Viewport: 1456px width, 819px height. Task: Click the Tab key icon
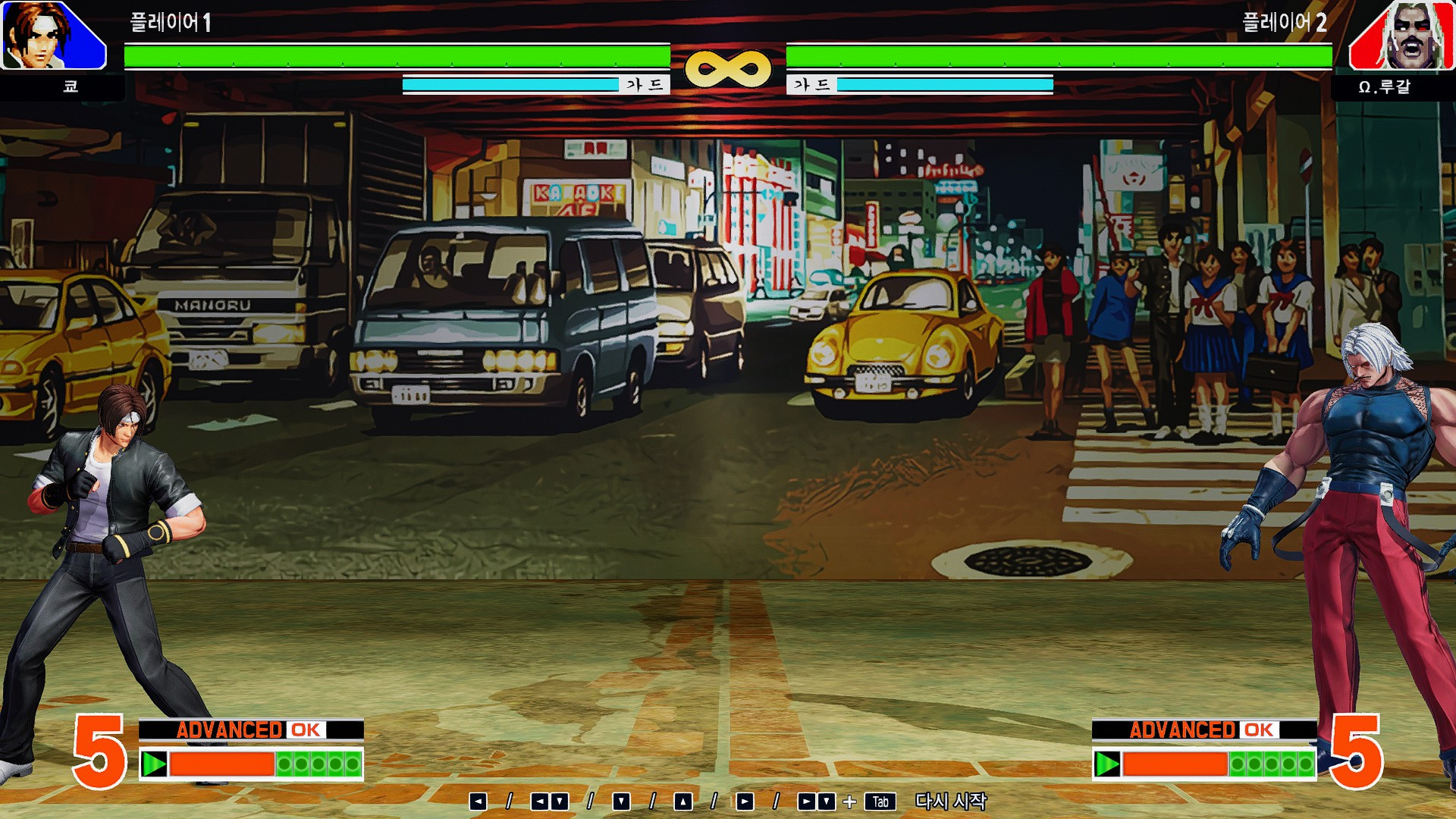[x=881, y=800]
